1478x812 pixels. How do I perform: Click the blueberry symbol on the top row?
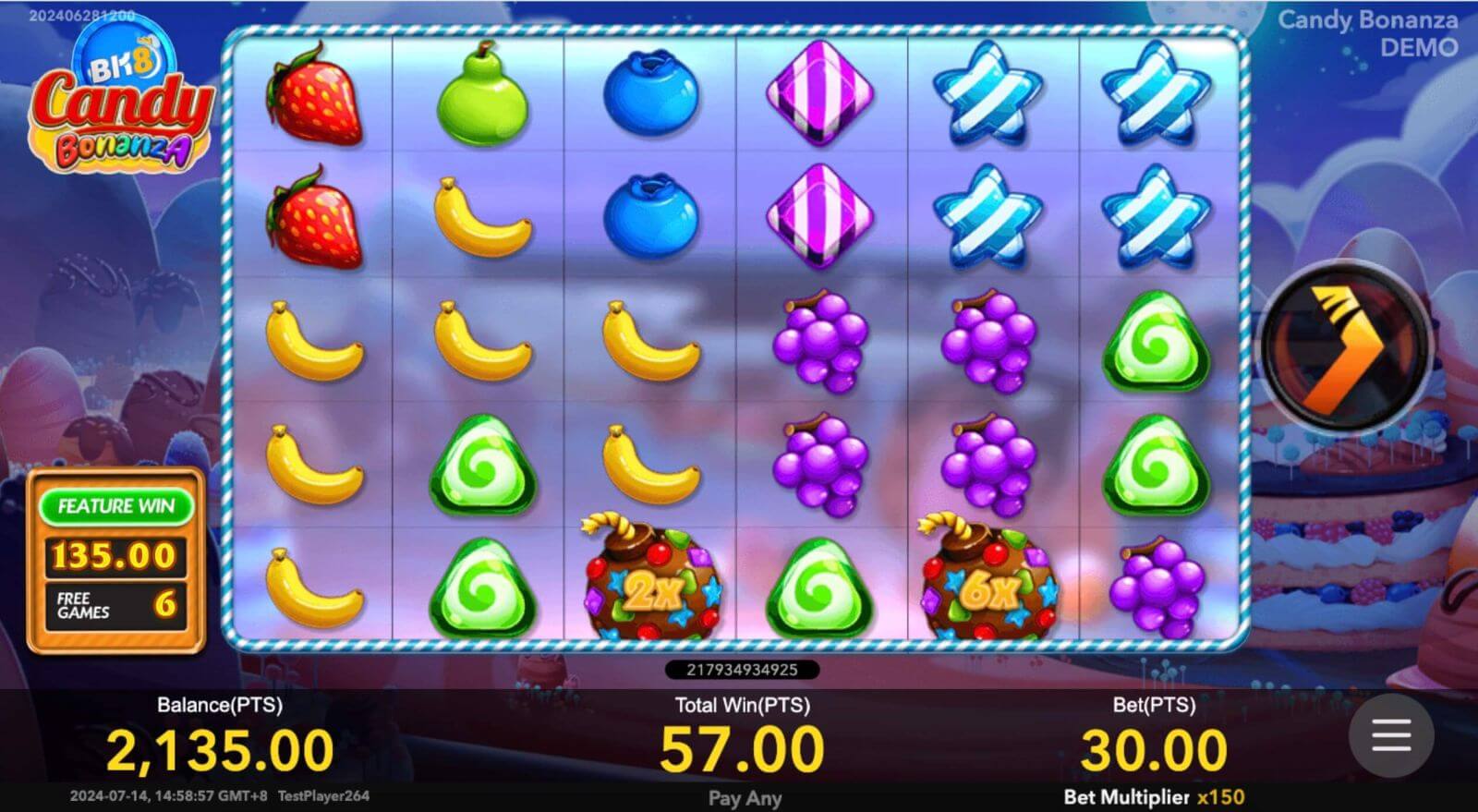(x=652, y=97)
